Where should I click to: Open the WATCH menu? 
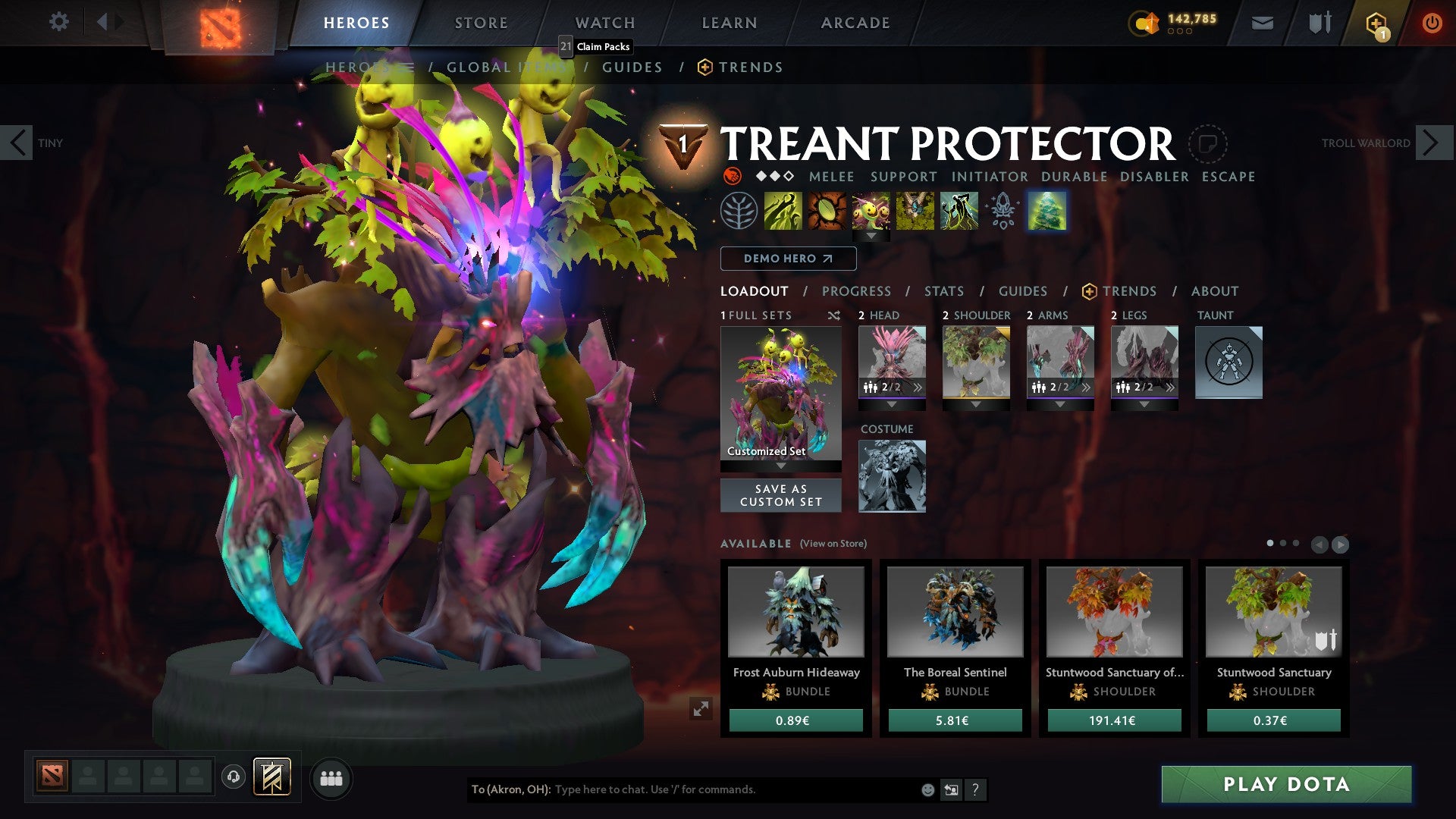click(605, 22)
